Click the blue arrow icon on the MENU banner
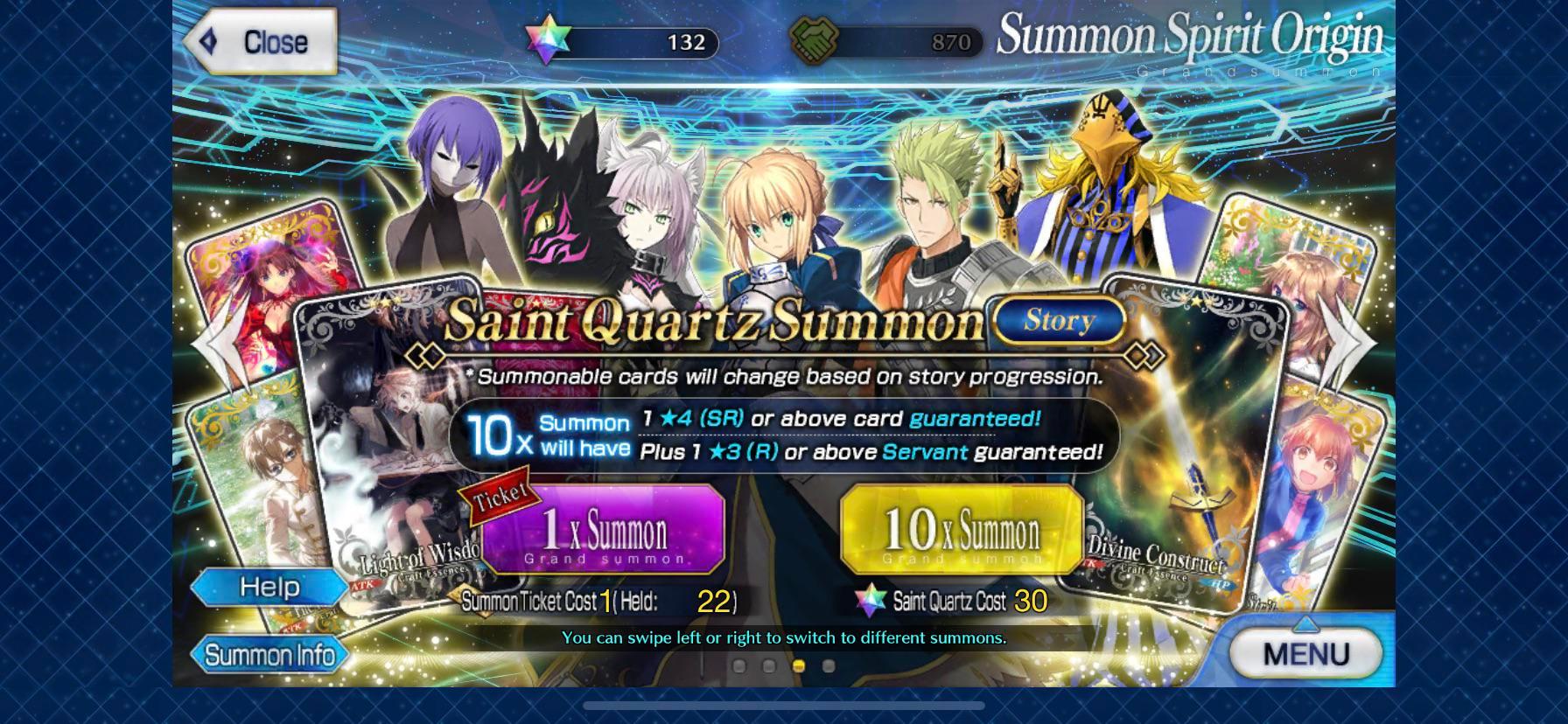This screenshot has height=724, width=1568. coord(1305,623)
